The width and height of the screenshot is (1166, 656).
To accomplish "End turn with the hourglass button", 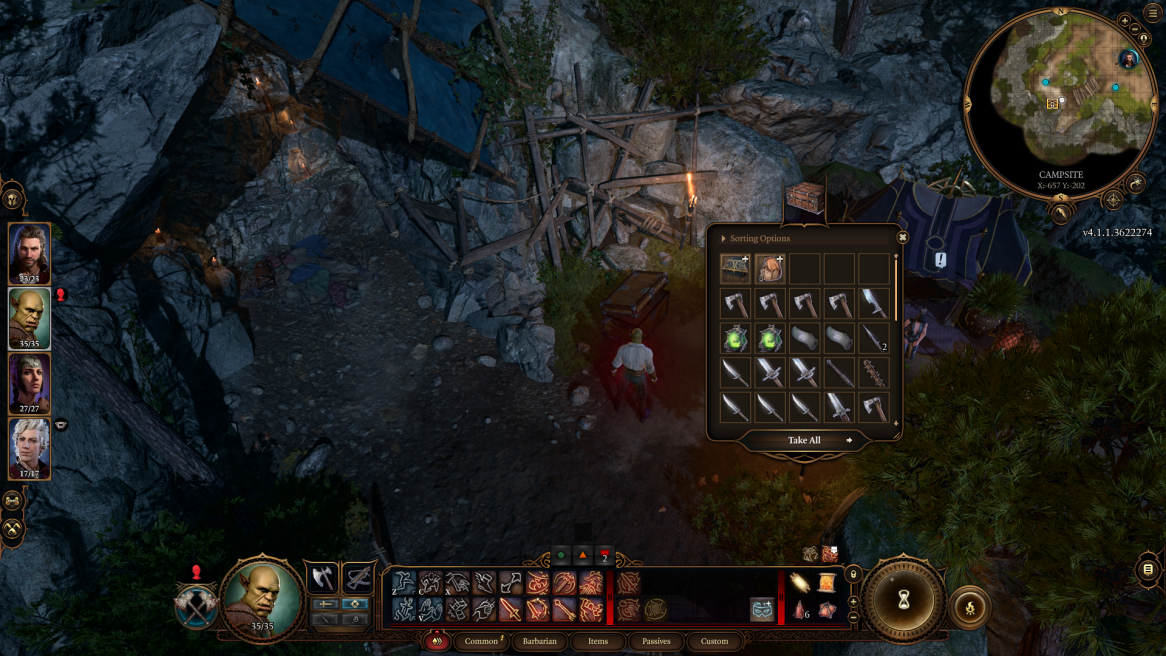I will coord(904,600).
